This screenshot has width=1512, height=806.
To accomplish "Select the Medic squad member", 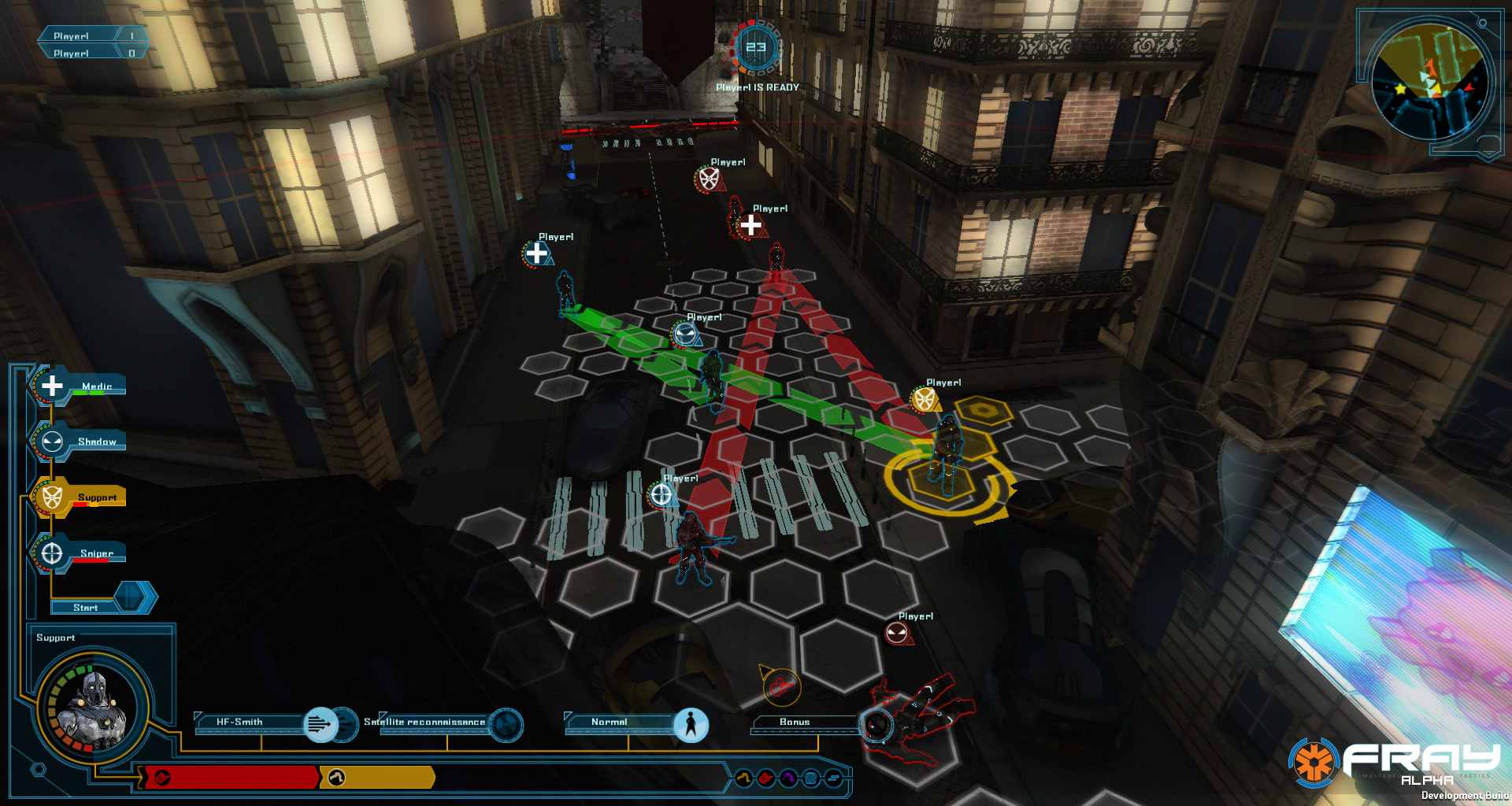I will pyautogui.click(x=79, y=386).
